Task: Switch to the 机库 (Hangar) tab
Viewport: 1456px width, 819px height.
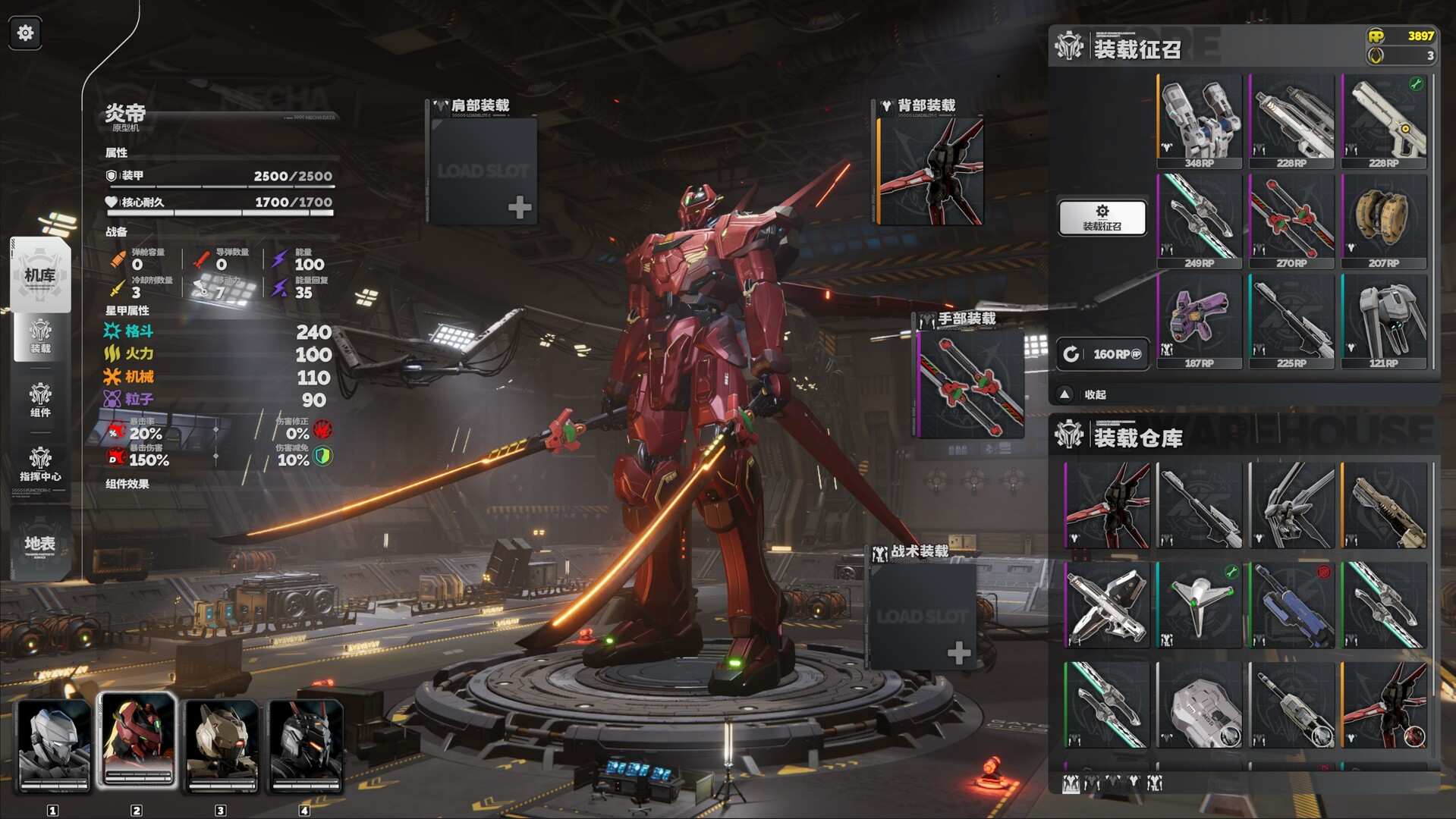Action: pos(40,275)
